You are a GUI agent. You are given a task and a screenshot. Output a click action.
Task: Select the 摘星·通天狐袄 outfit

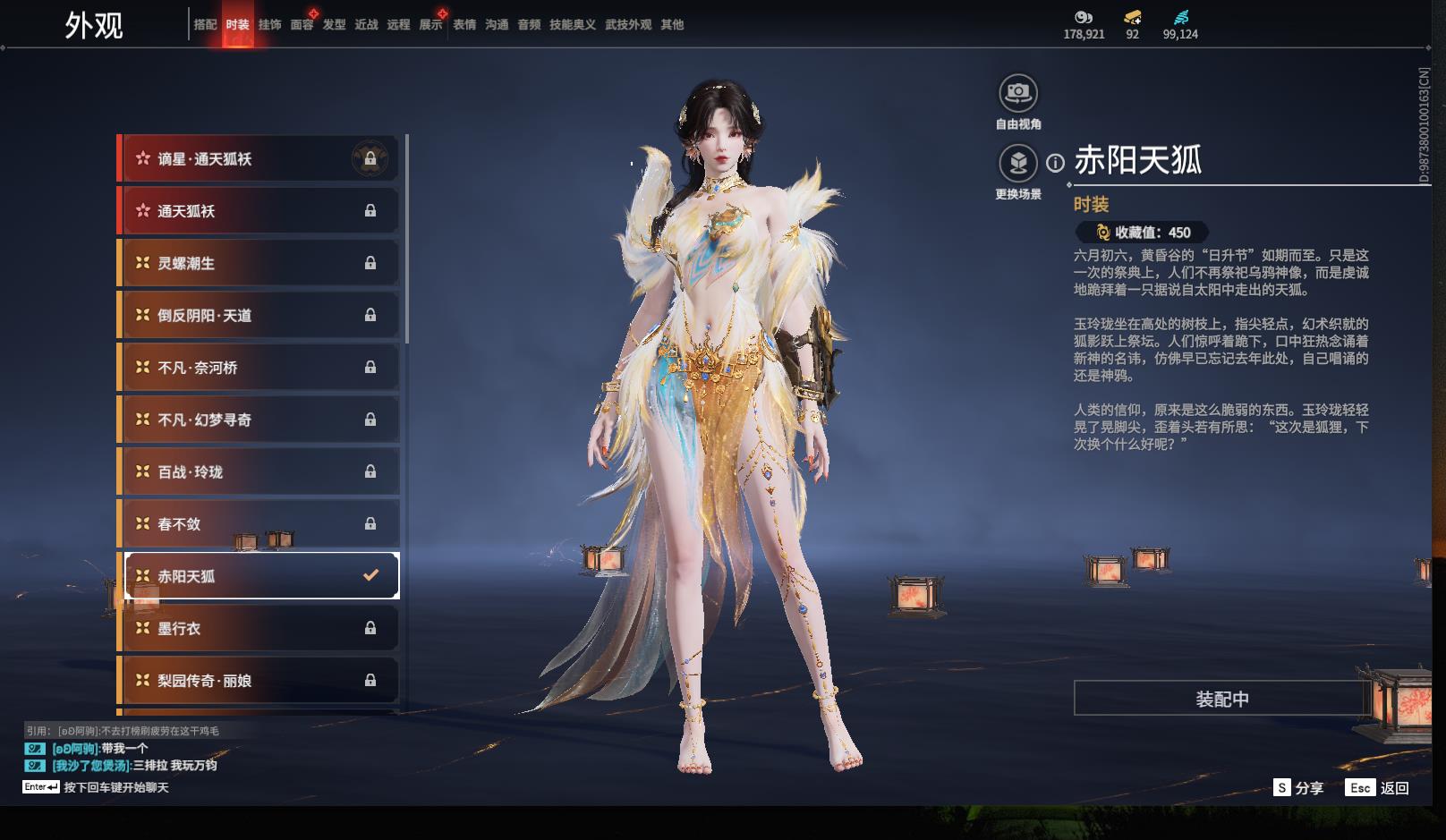(259, 159)
